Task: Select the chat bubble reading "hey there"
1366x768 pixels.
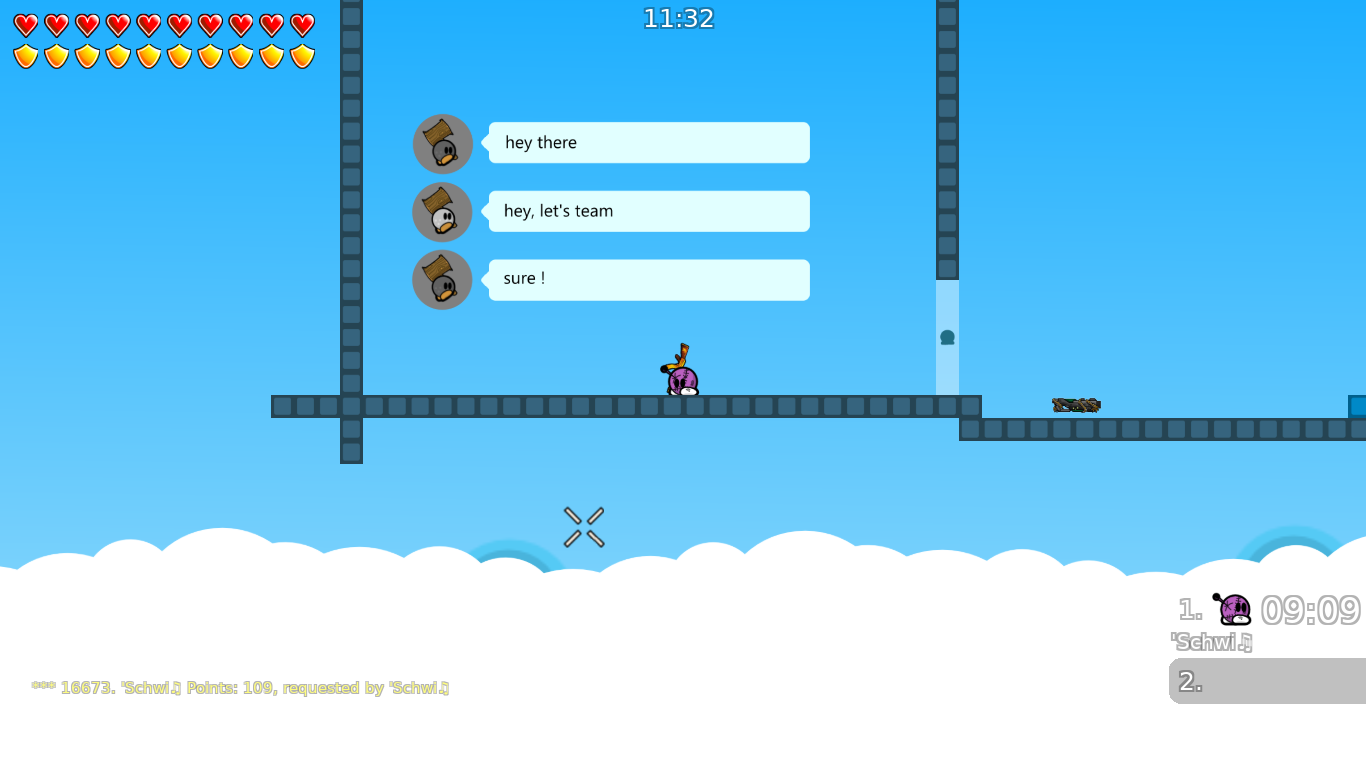Action: click(648, 142)
